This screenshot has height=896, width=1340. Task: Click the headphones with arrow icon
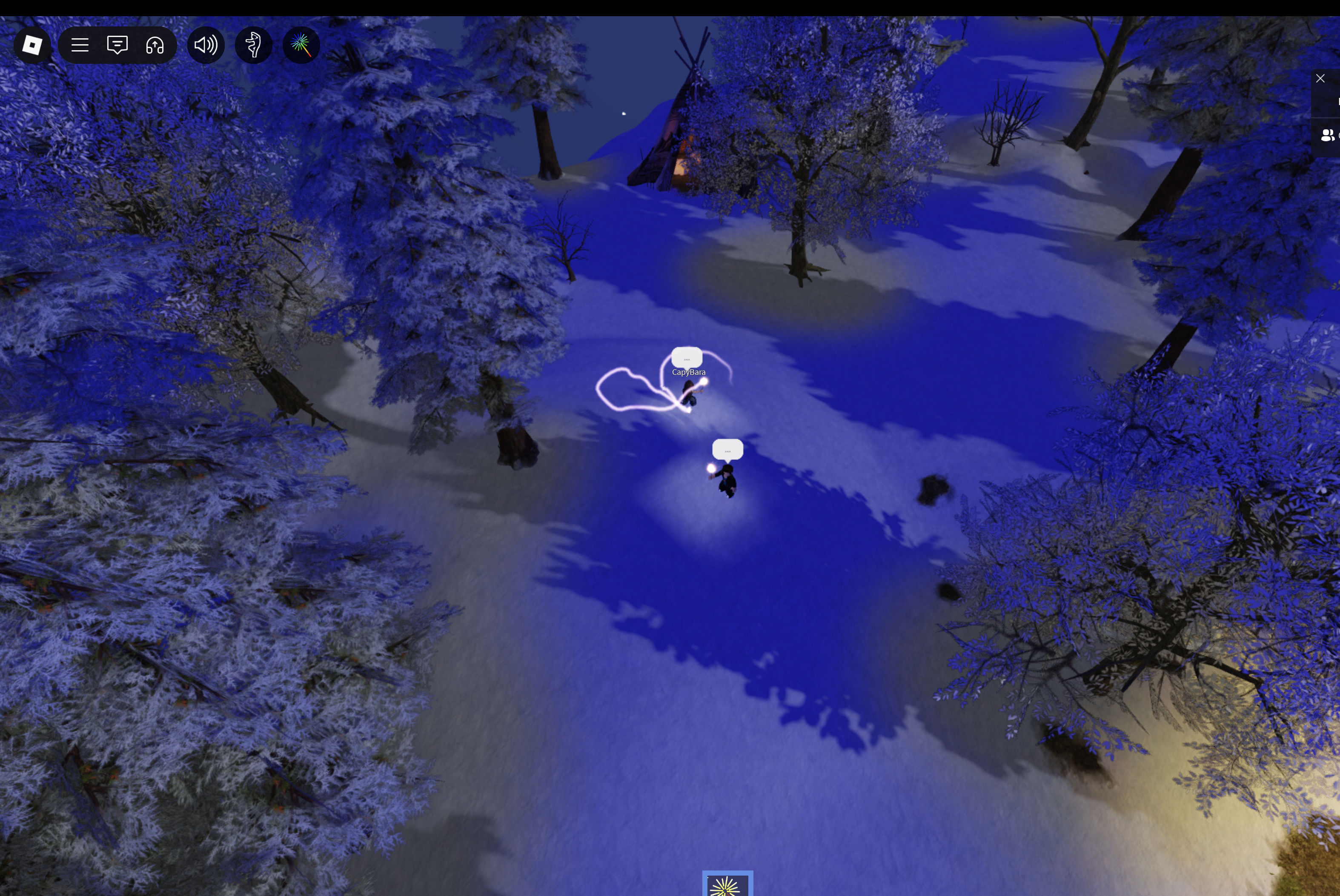(155, 45)
